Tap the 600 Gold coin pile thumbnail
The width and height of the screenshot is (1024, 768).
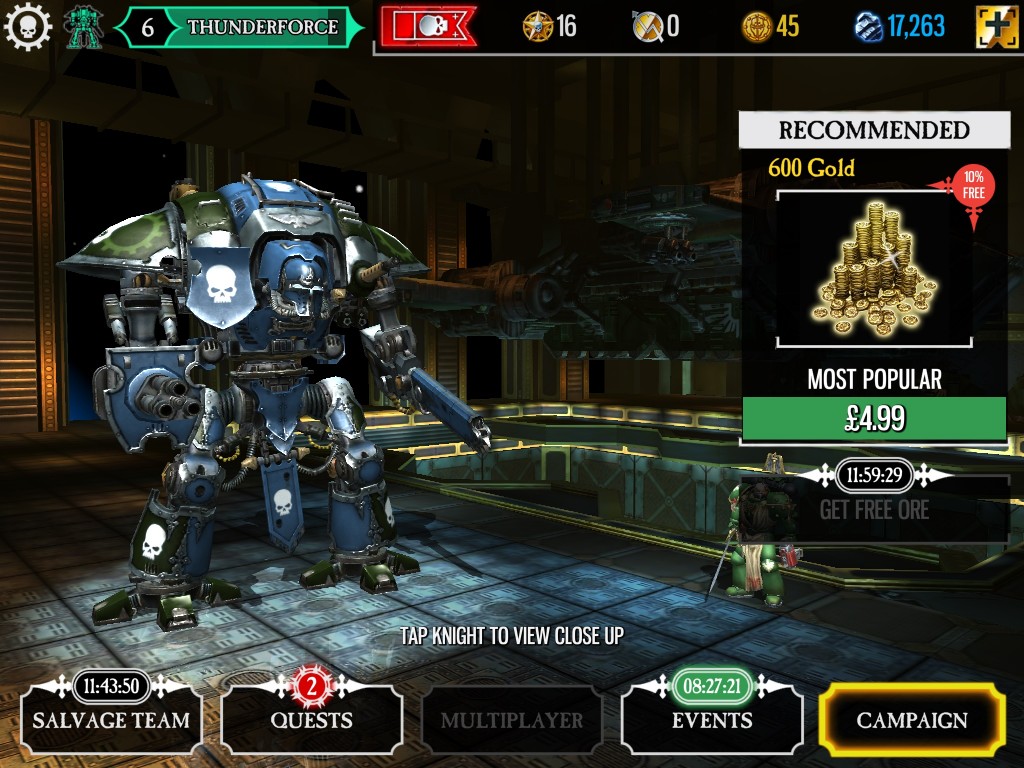click(x=874, y=269)
